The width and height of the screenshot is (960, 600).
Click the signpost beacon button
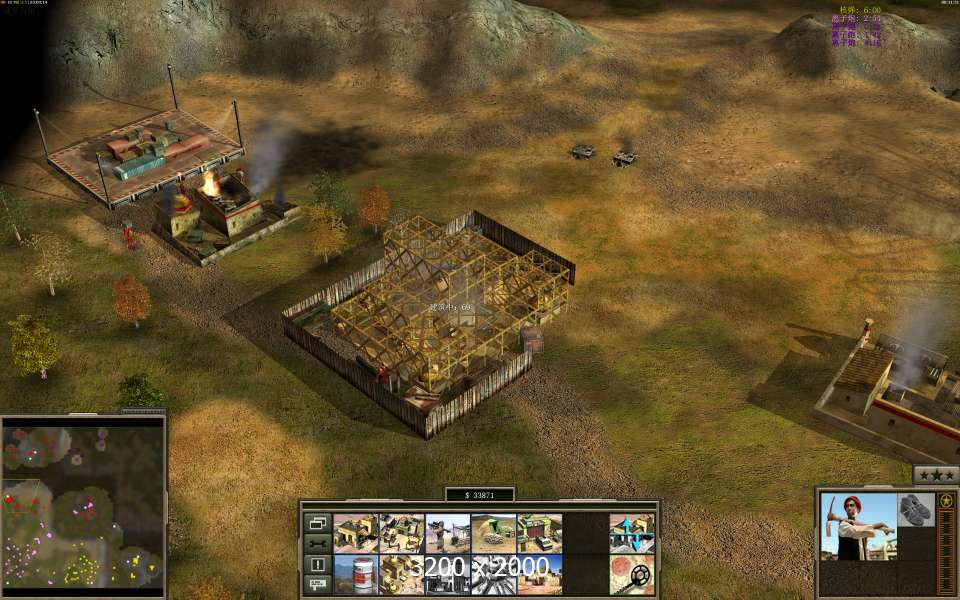coord(317,584)
